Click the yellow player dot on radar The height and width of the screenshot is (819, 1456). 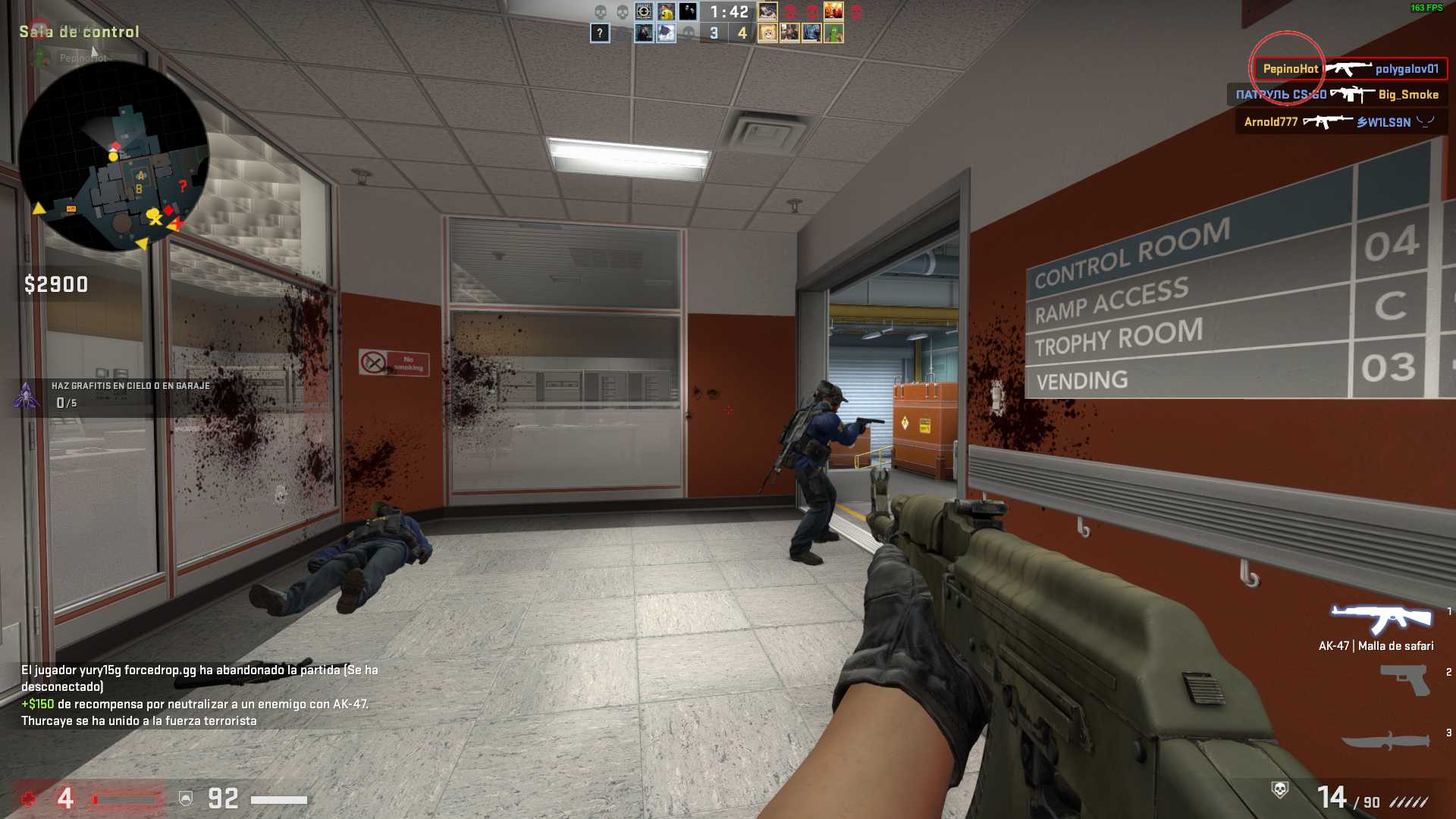pos(113,156)
